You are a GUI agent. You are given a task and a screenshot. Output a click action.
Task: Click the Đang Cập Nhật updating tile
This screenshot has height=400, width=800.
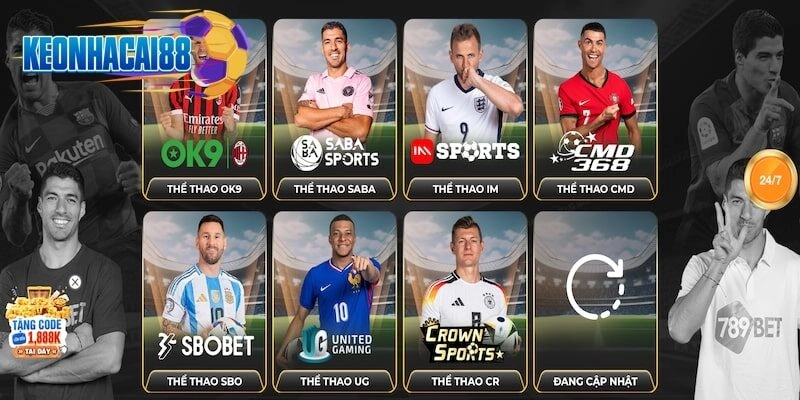click(595, 300)
